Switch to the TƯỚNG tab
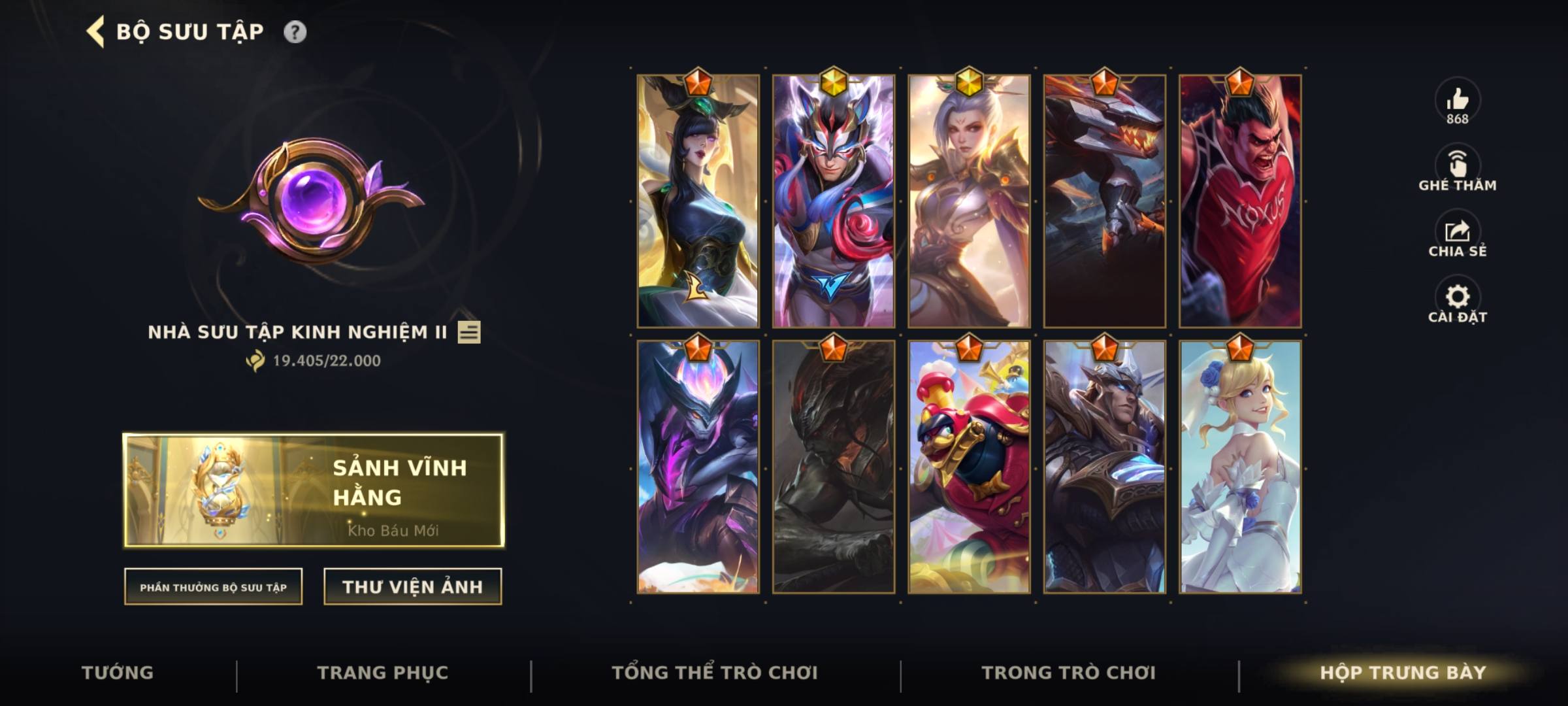This screenshot has width=1568, height=706. [x=117, y=672]
